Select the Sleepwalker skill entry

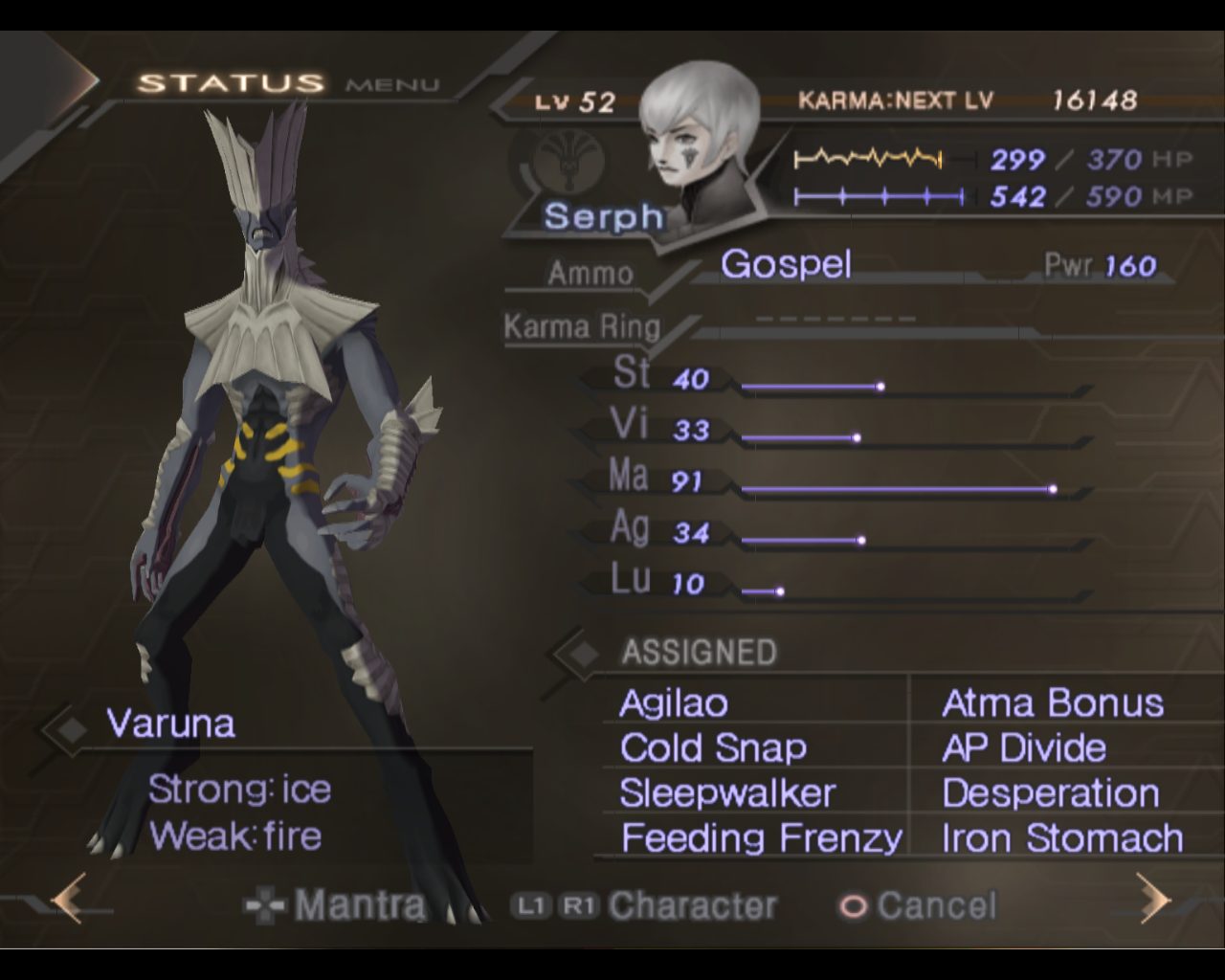pyautogui.click(x=727, y=793)
